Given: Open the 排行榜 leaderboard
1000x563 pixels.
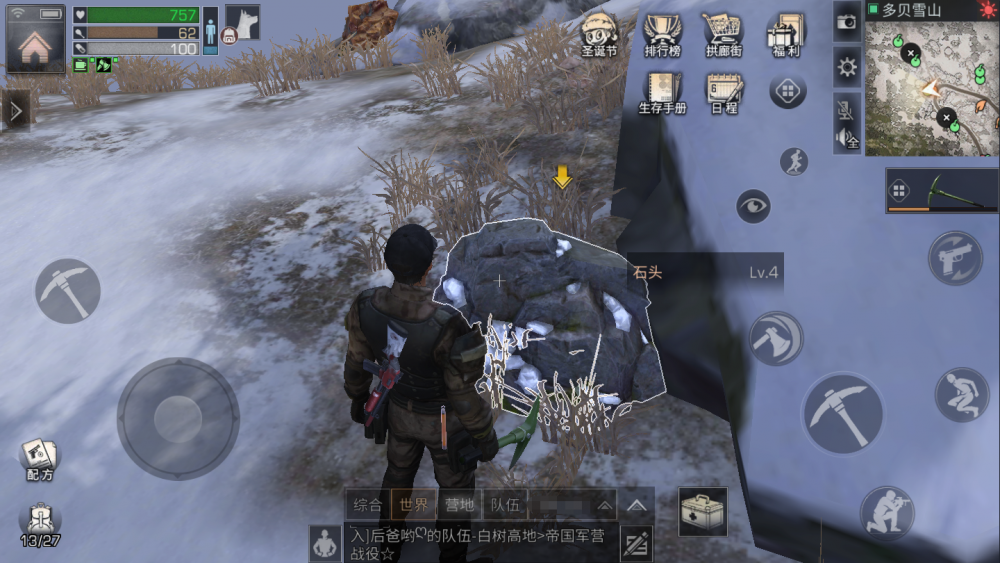Looking at the screenshot, I should (x=662, y=36).
